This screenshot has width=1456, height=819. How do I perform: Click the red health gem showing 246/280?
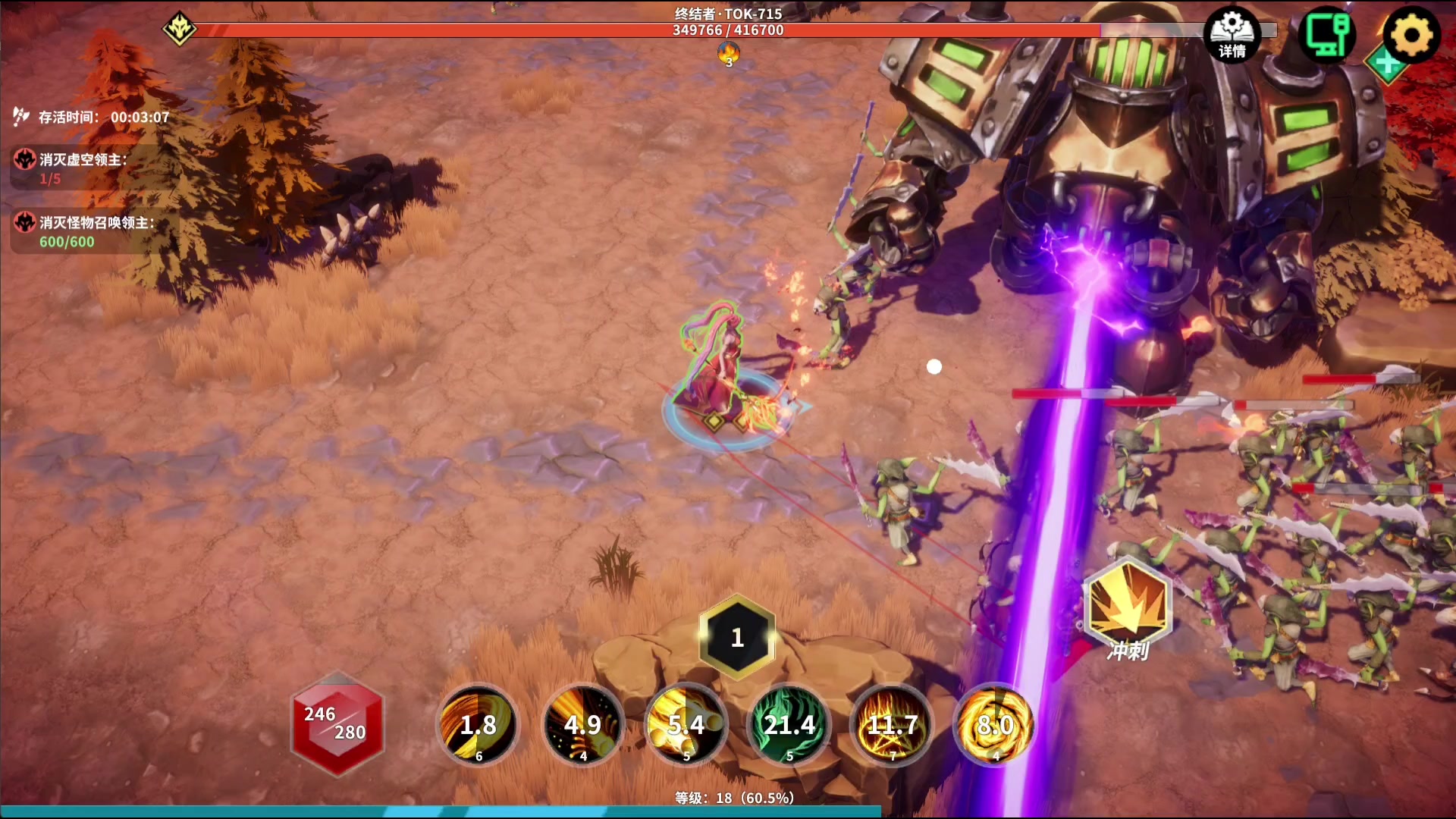pos(337,723)
